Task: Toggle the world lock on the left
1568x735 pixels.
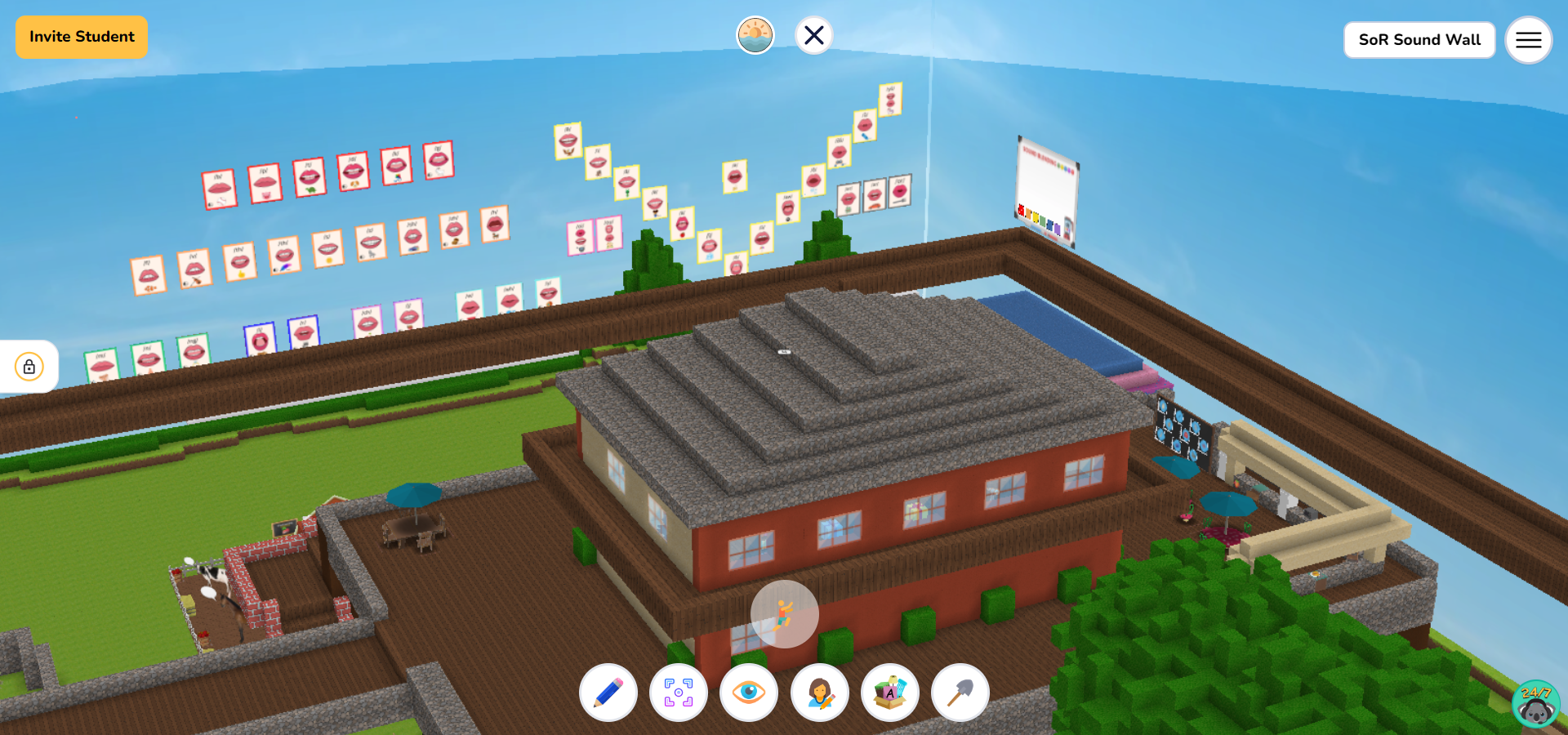Action: [x=29, y=367]
